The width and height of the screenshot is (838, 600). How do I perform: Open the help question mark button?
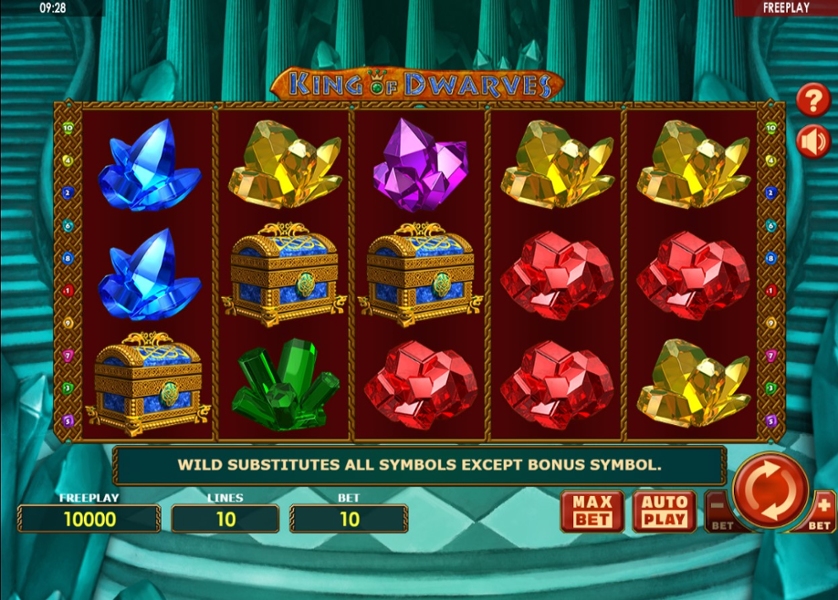pyautogui.click(x=813, y=100)
